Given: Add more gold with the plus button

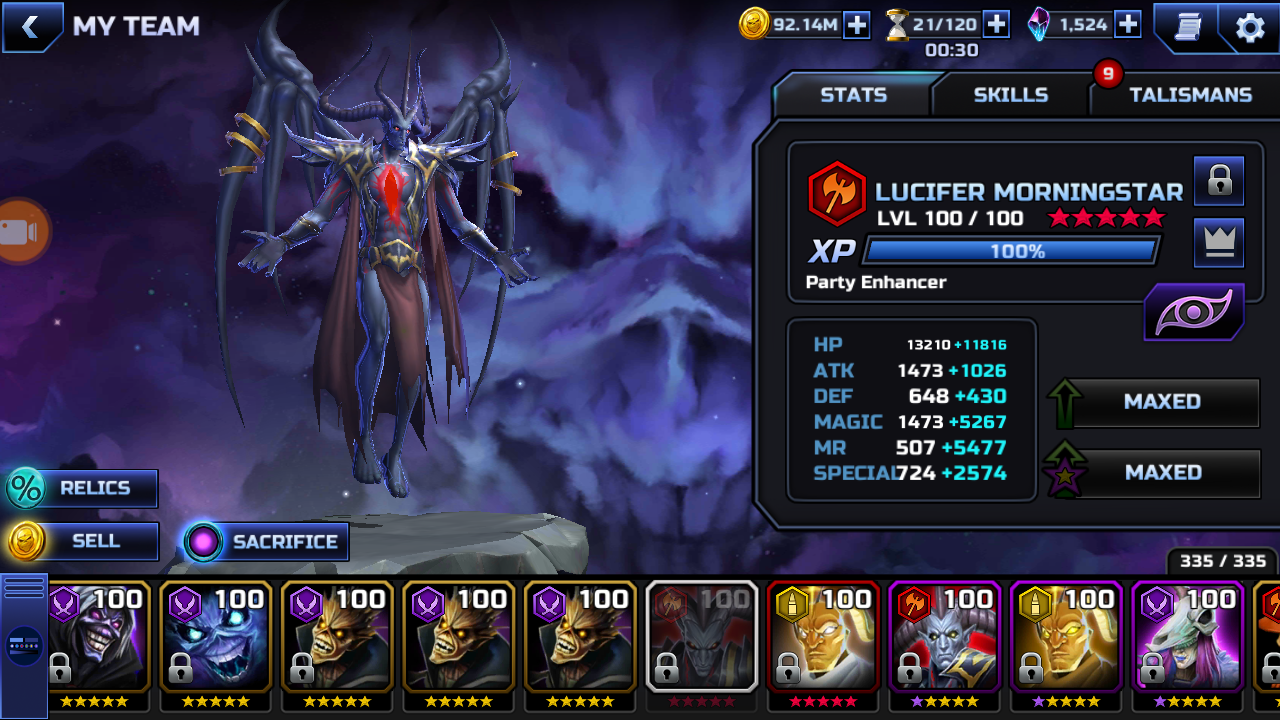Looking at the screenshot, I should tap(857, 25).
